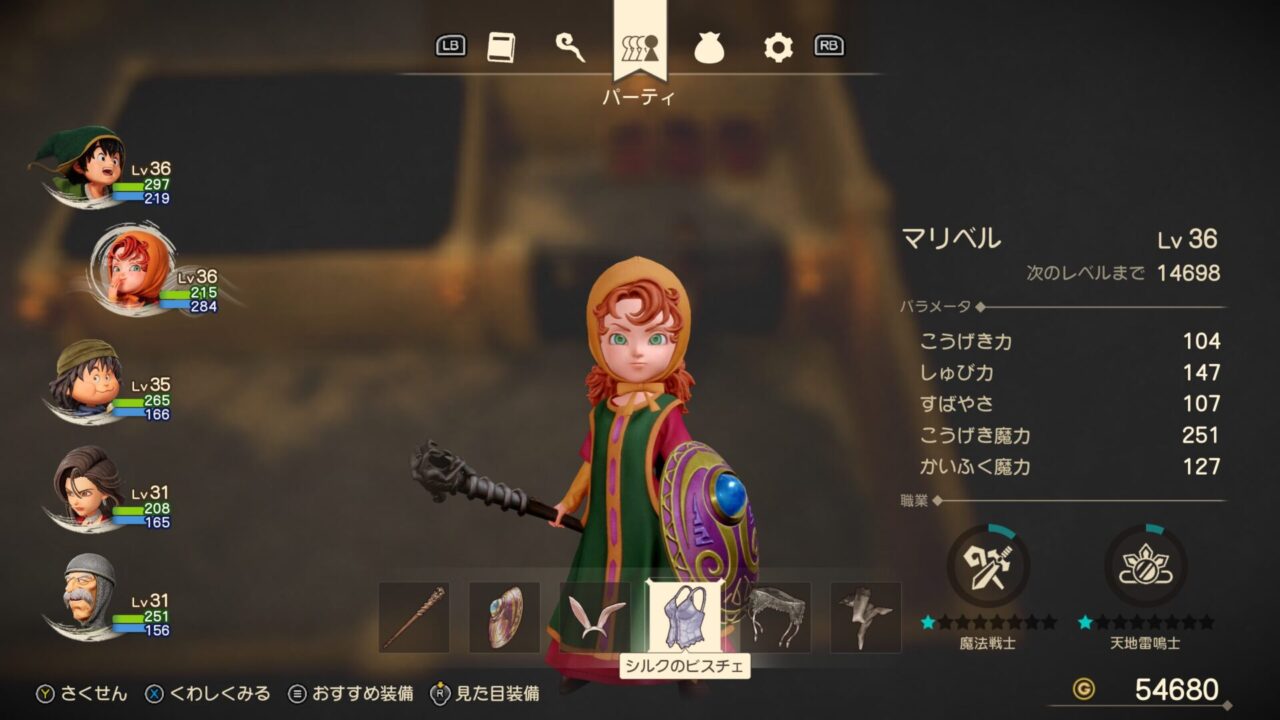Select the bunny ears headgear slot
Image resolution: width=1280 pixels, height=720 pixels.
pos(594,617)
